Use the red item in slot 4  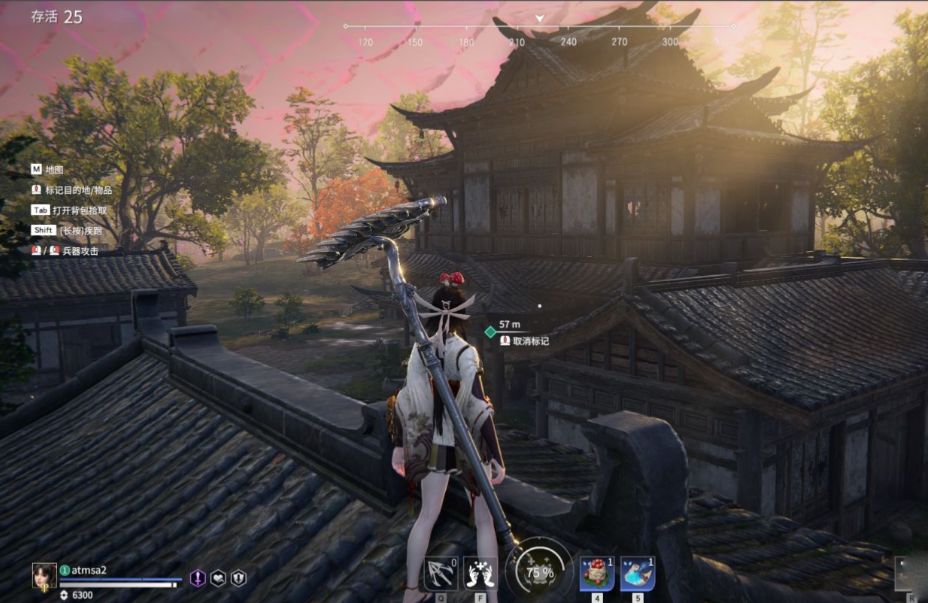pos(598,574)
